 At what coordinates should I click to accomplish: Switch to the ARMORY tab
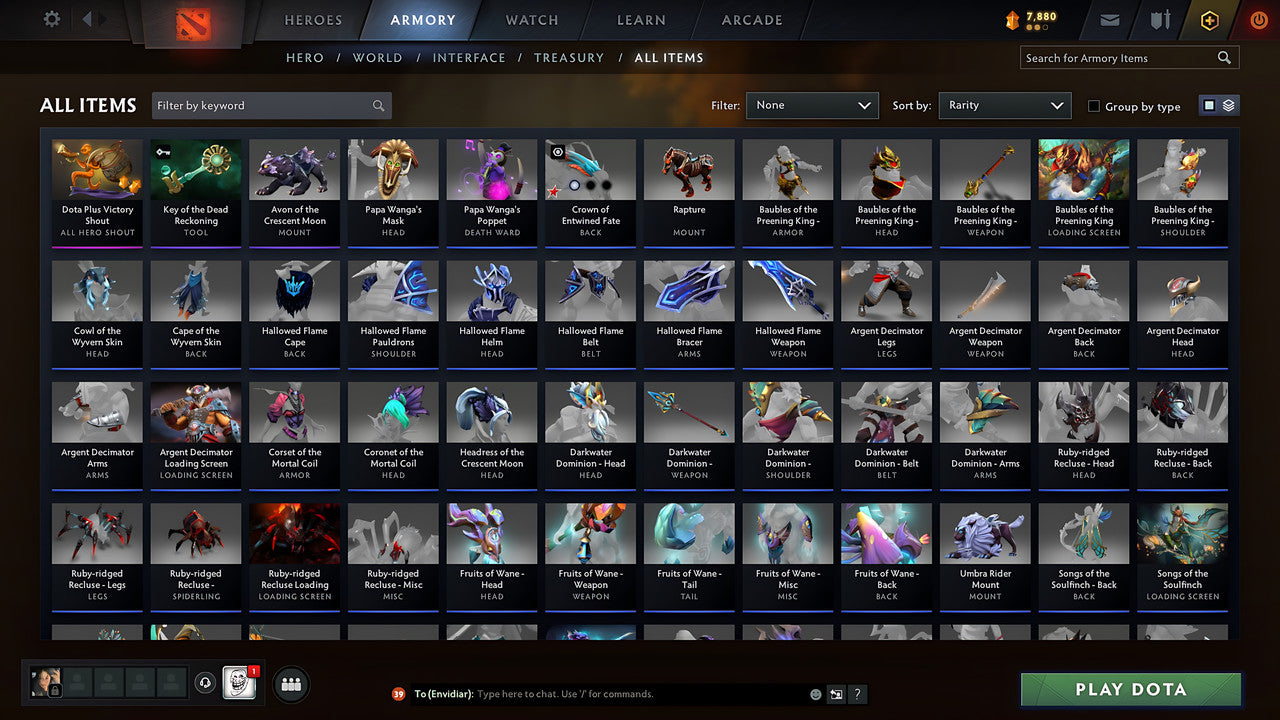click(422, 19)
